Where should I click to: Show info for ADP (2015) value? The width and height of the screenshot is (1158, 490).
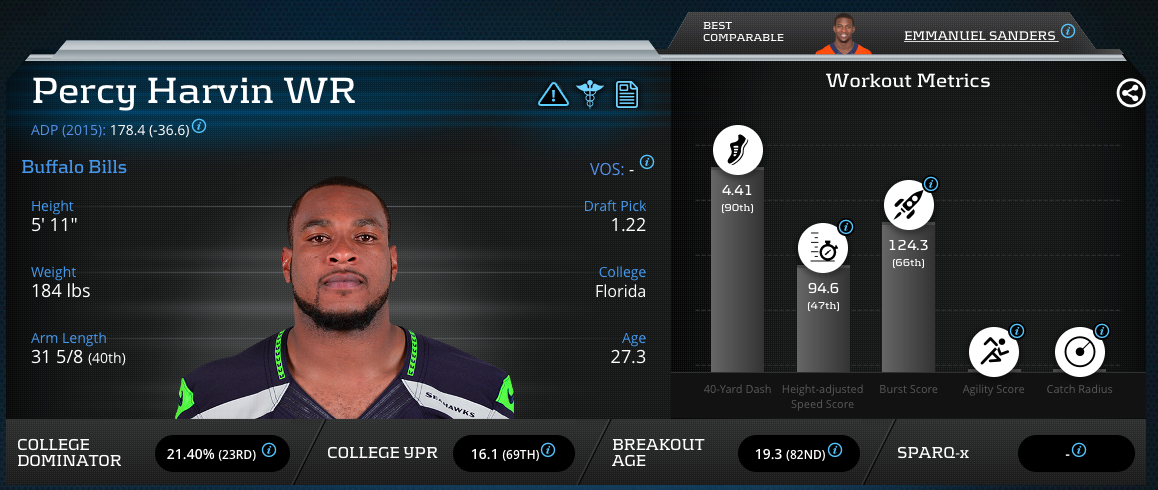click(x=199, y=126)
